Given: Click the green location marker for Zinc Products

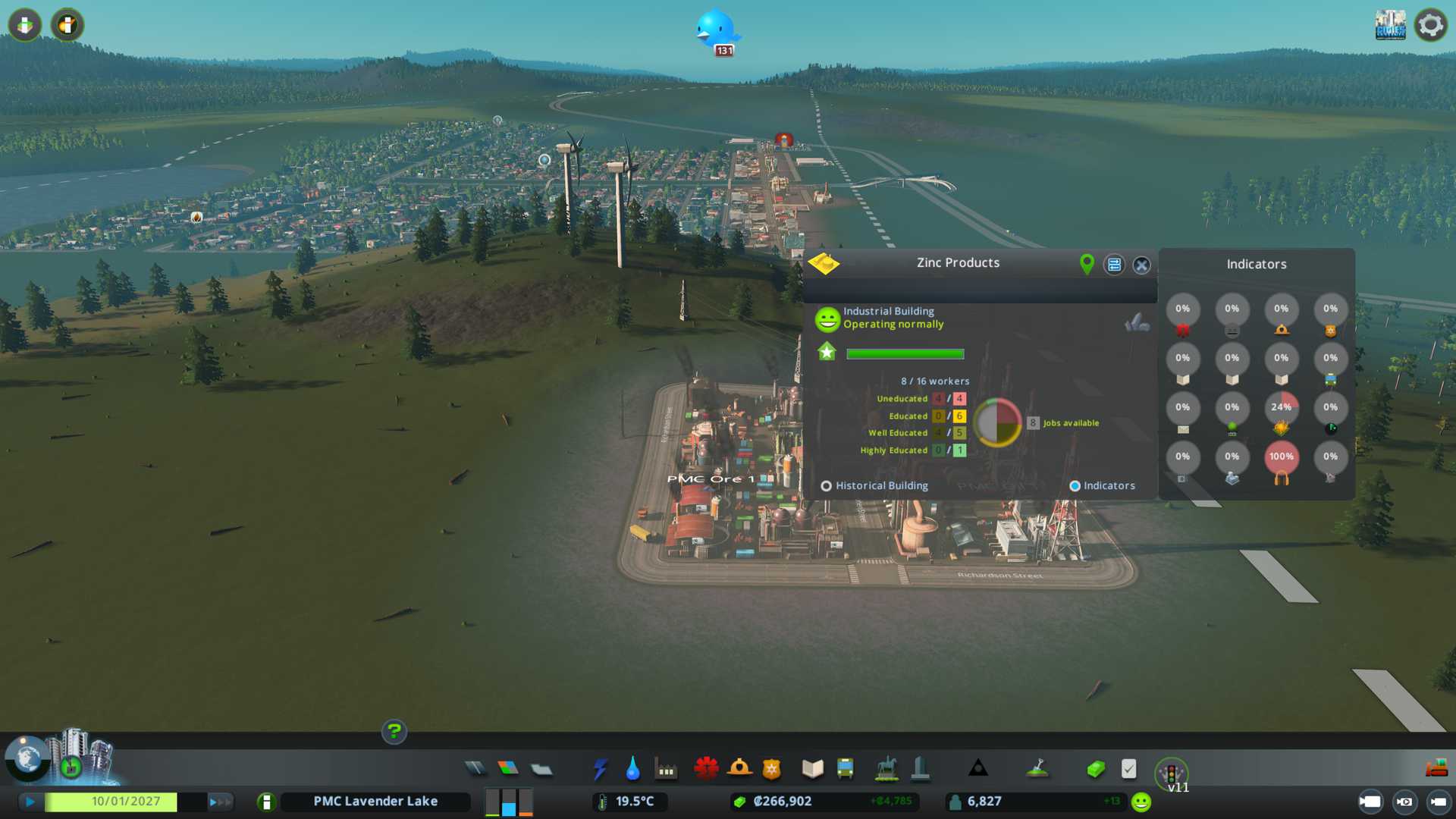Looking at the screenshot, I should tap(1087, 264).
